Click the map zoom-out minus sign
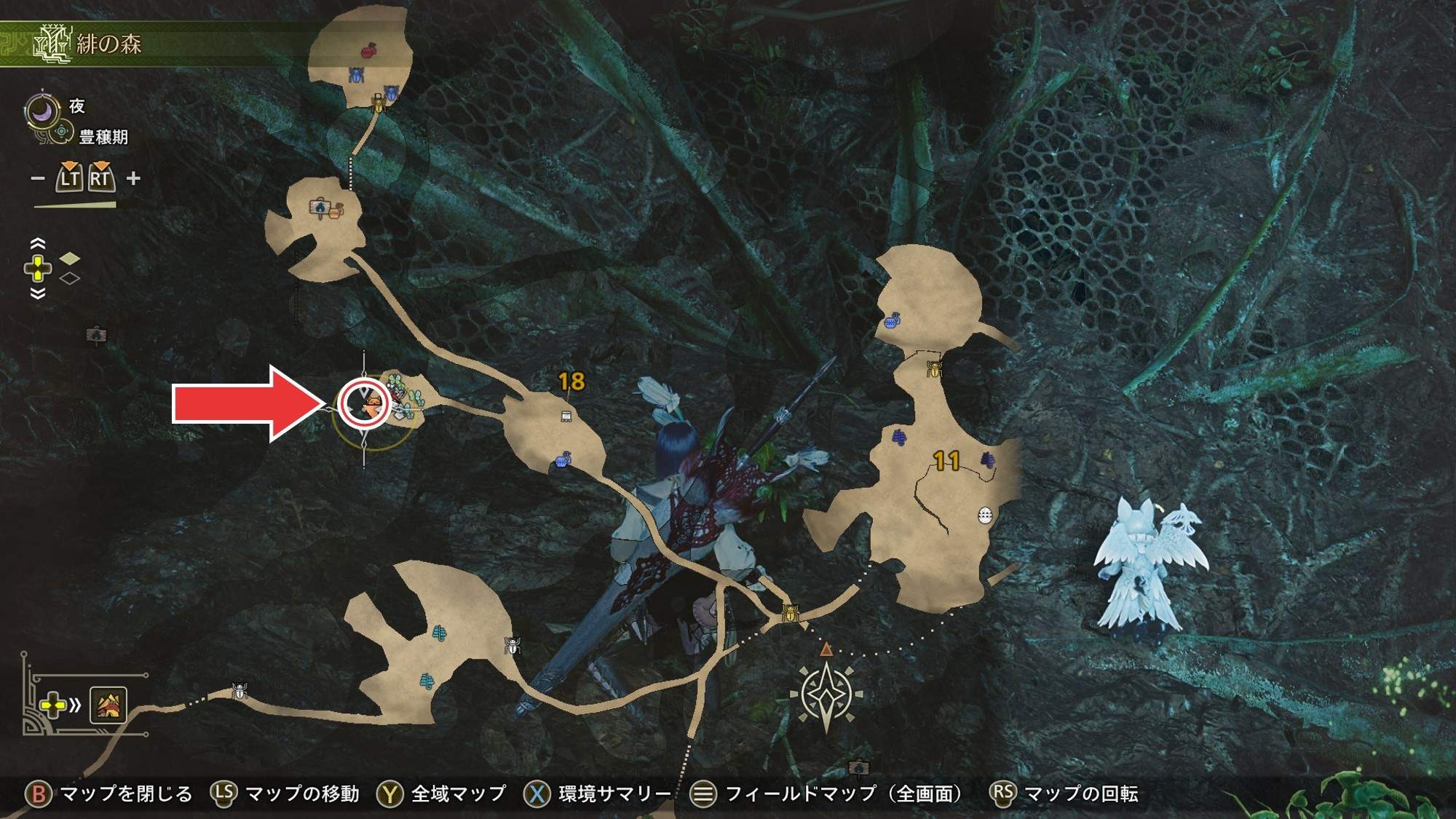The height and width of the screenshot is (819, 1456). 38,178
